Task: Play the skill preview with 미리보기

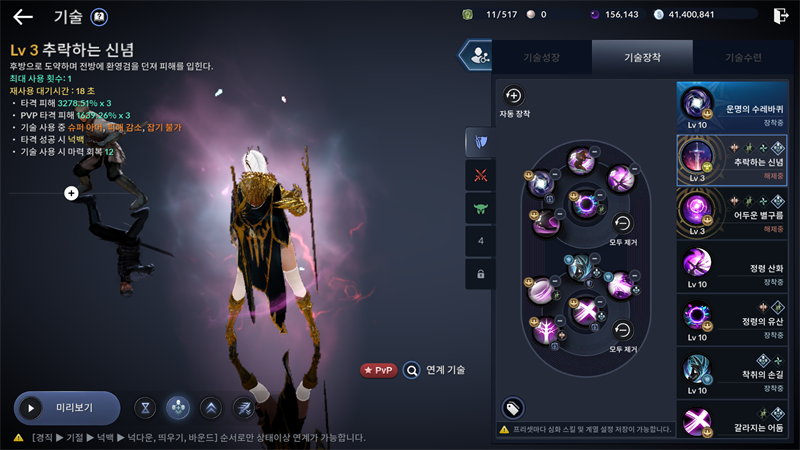Action: pyautogui.click(x=66, y=408)
